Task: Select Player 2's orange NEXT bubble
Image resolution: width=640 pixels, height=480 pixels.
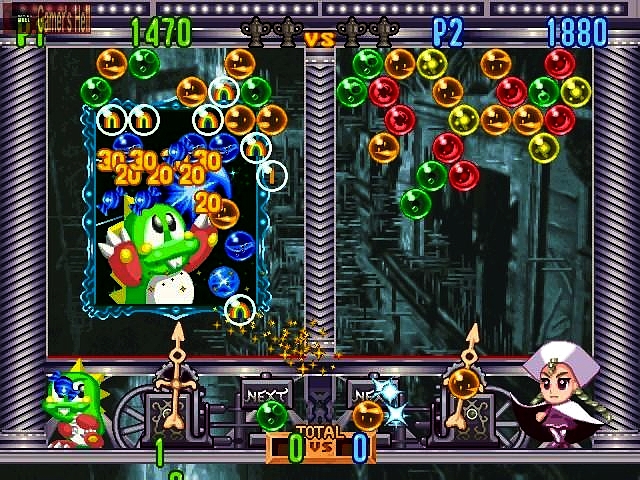Action: pos(367,415)
